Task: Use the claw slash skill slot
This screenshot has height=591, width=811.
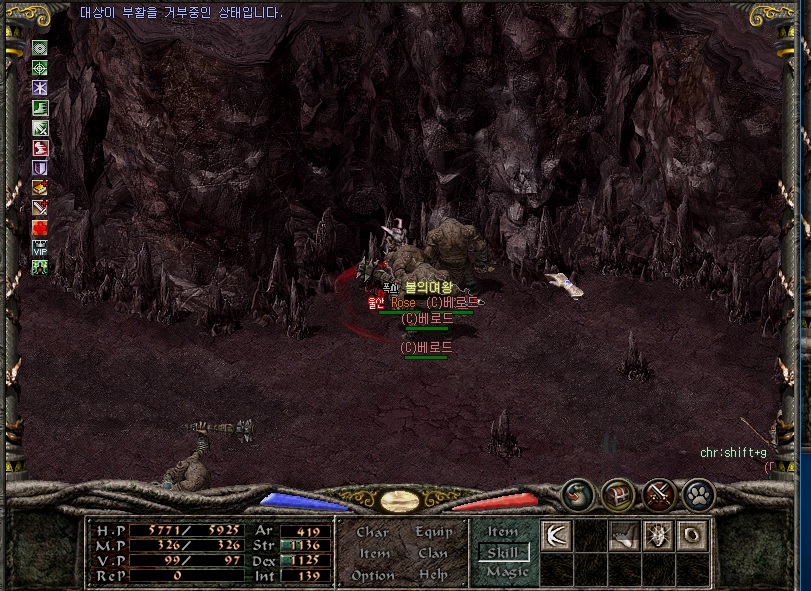Action: tap(556, 536)
